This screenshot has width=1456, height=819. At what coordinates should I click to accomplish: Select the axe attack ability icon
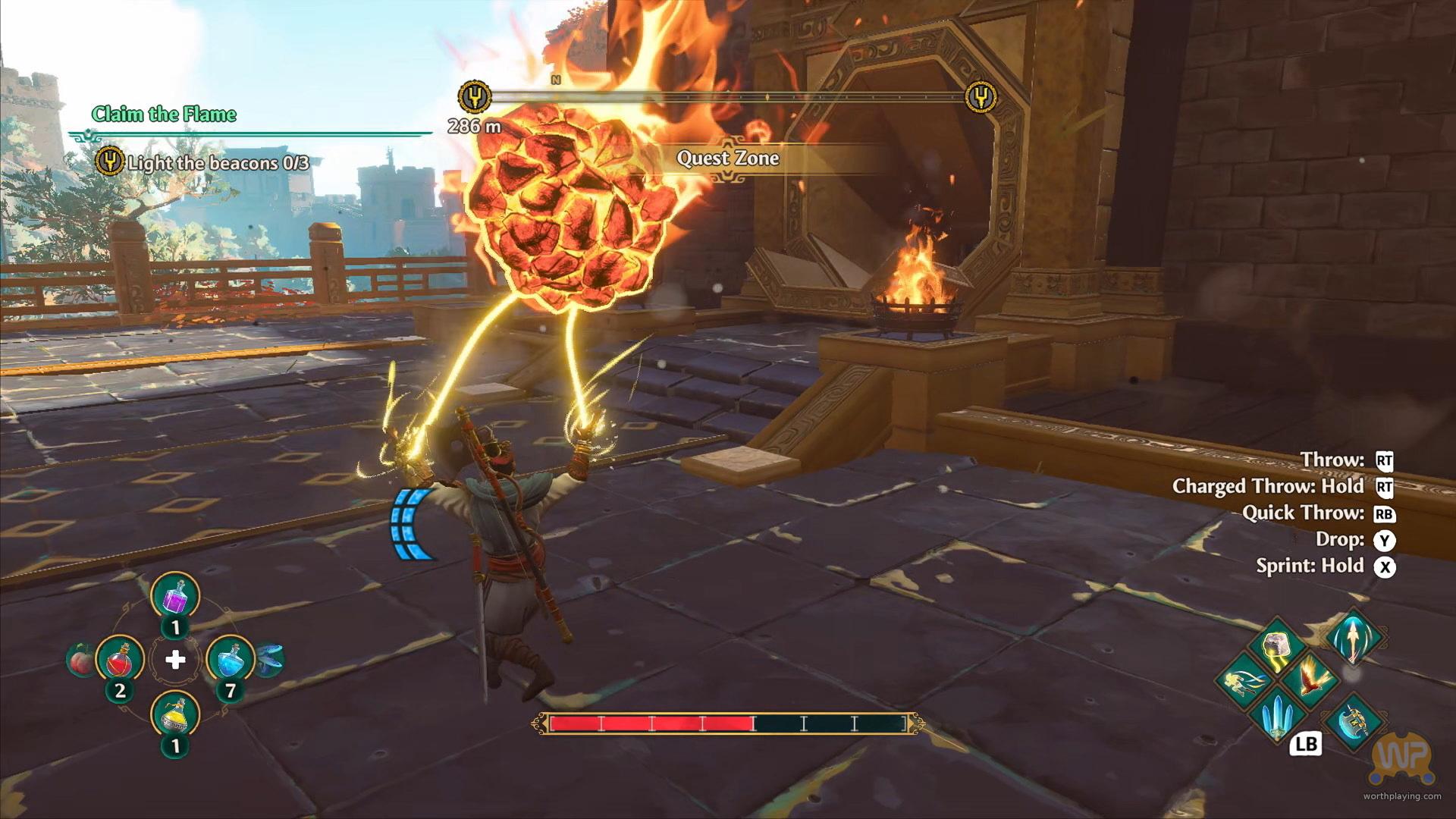coord(1355,718)
